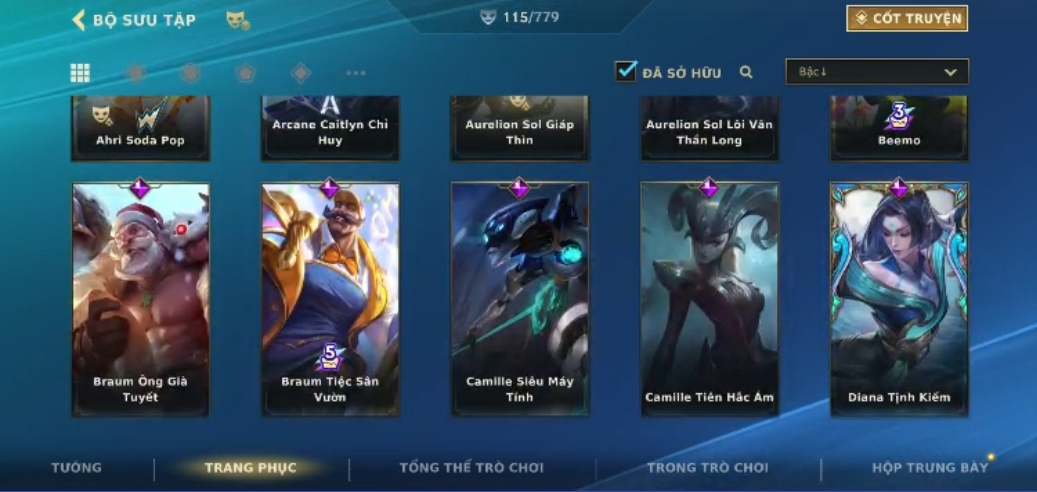Open the Cốt Truyện button
The height and width of the screenshot is (492, 1037).
[906, 18]
